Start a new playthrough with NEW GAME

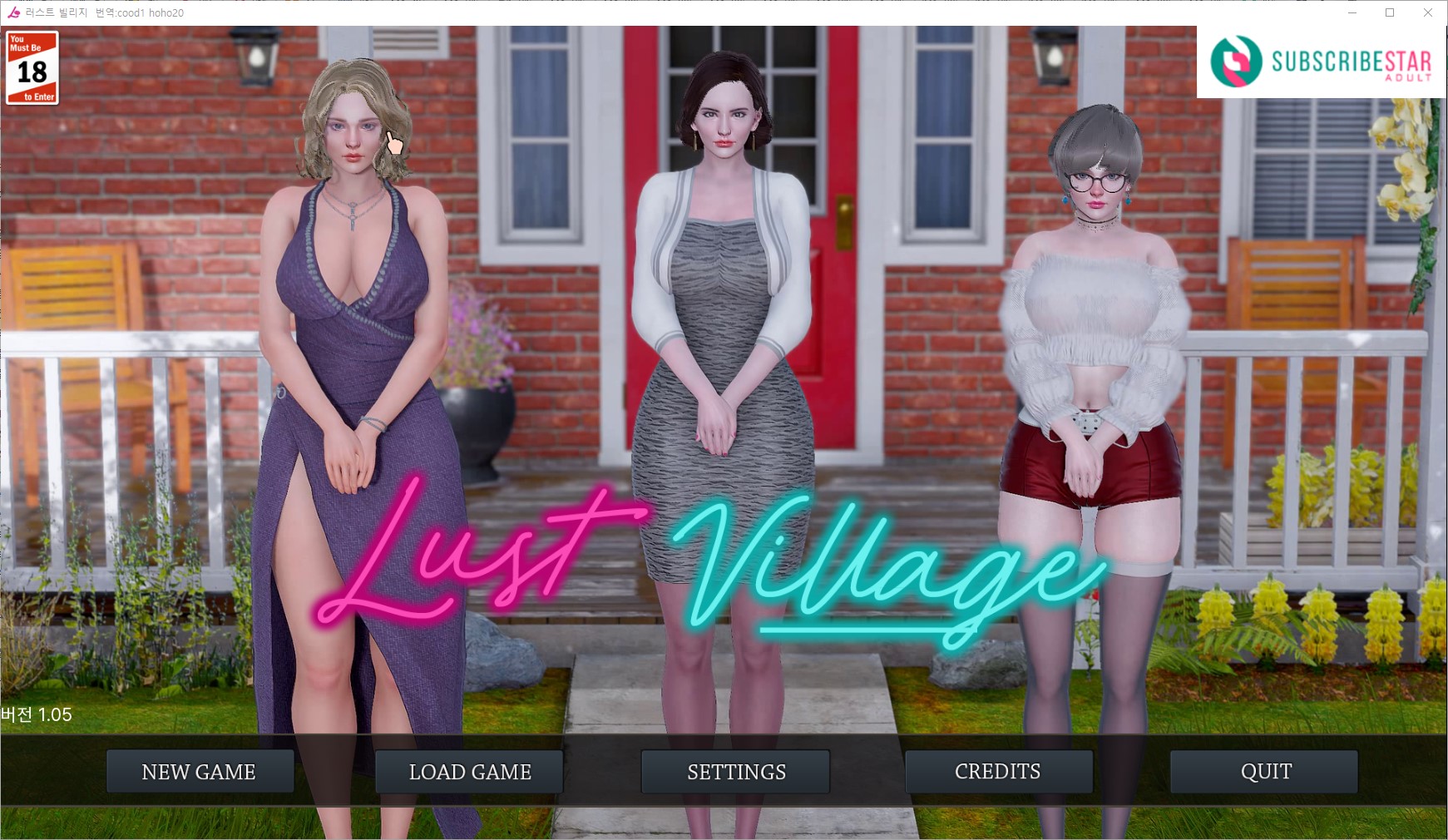pyautogui.click(x=200, y=772)
